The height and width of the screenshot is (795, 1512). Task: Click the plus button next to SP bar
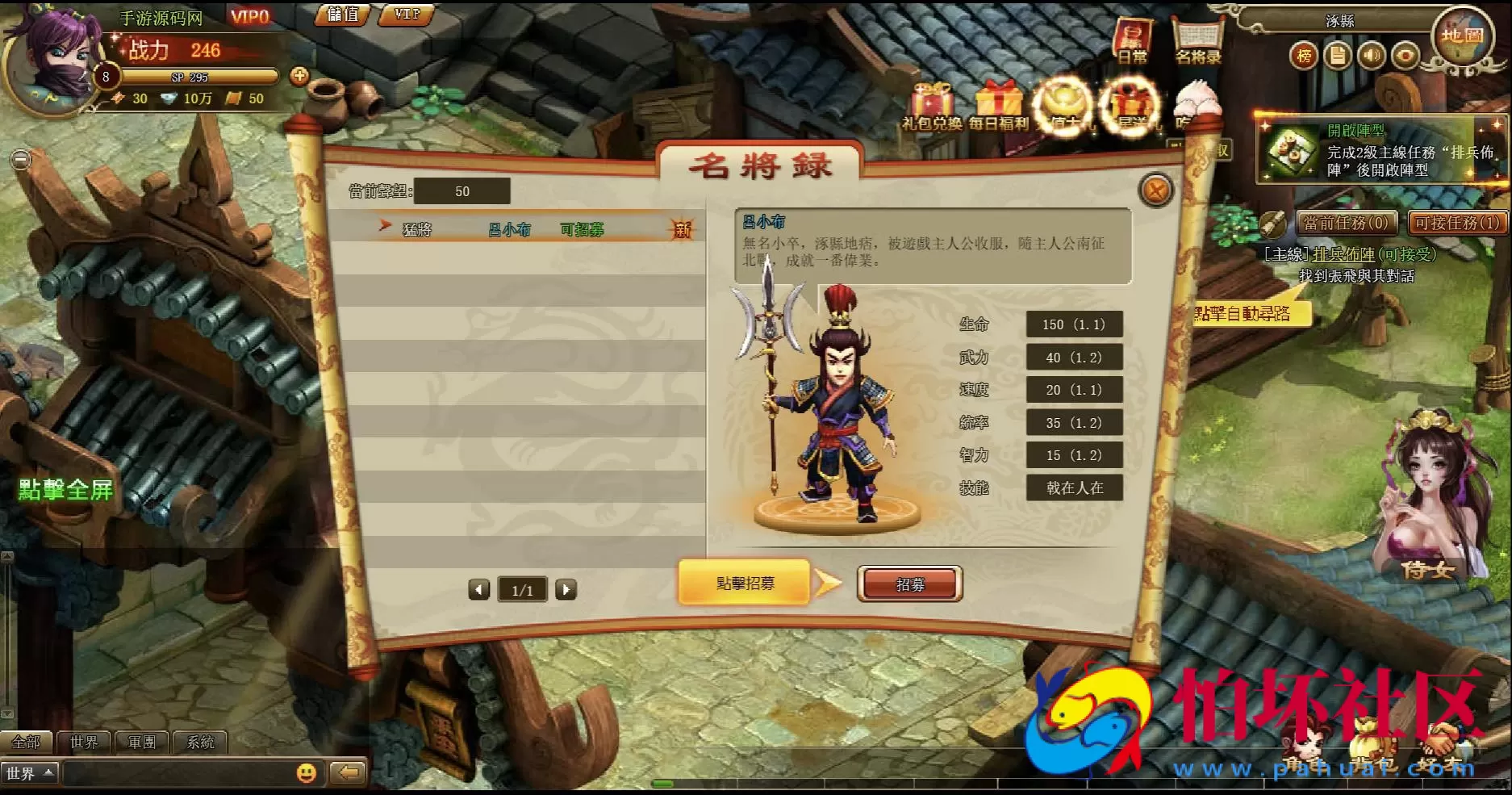300,77
